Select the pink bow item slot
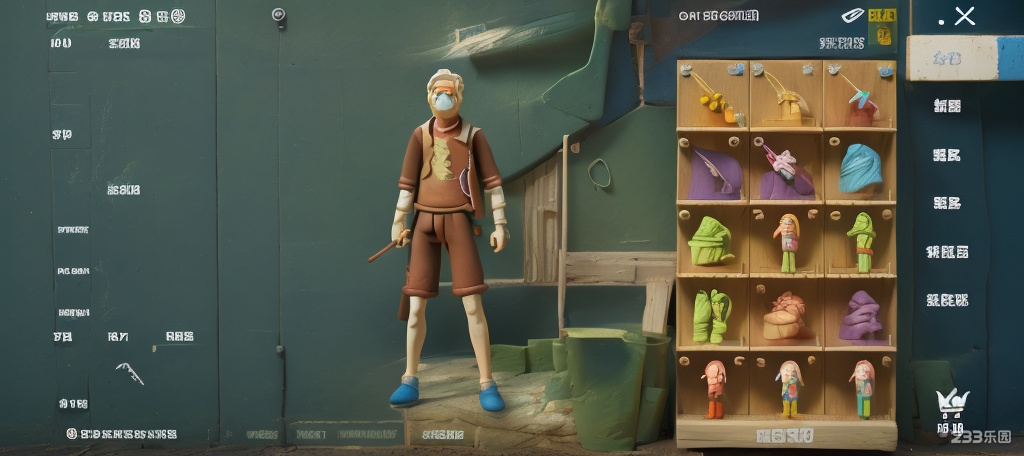Screen dimensions: 1024x456 click(786, 167)
